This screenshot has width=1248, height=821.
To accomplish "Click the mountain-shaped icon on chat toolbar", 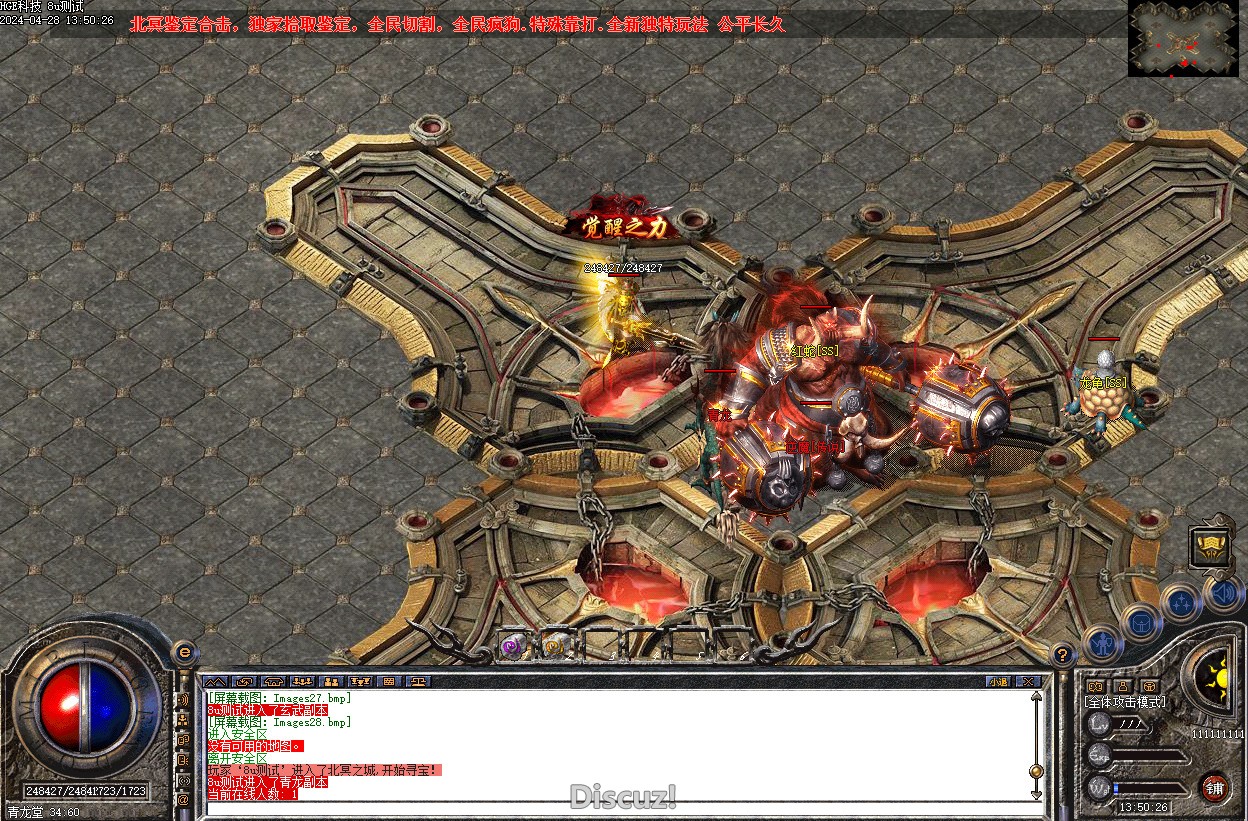I will (215, 682).
